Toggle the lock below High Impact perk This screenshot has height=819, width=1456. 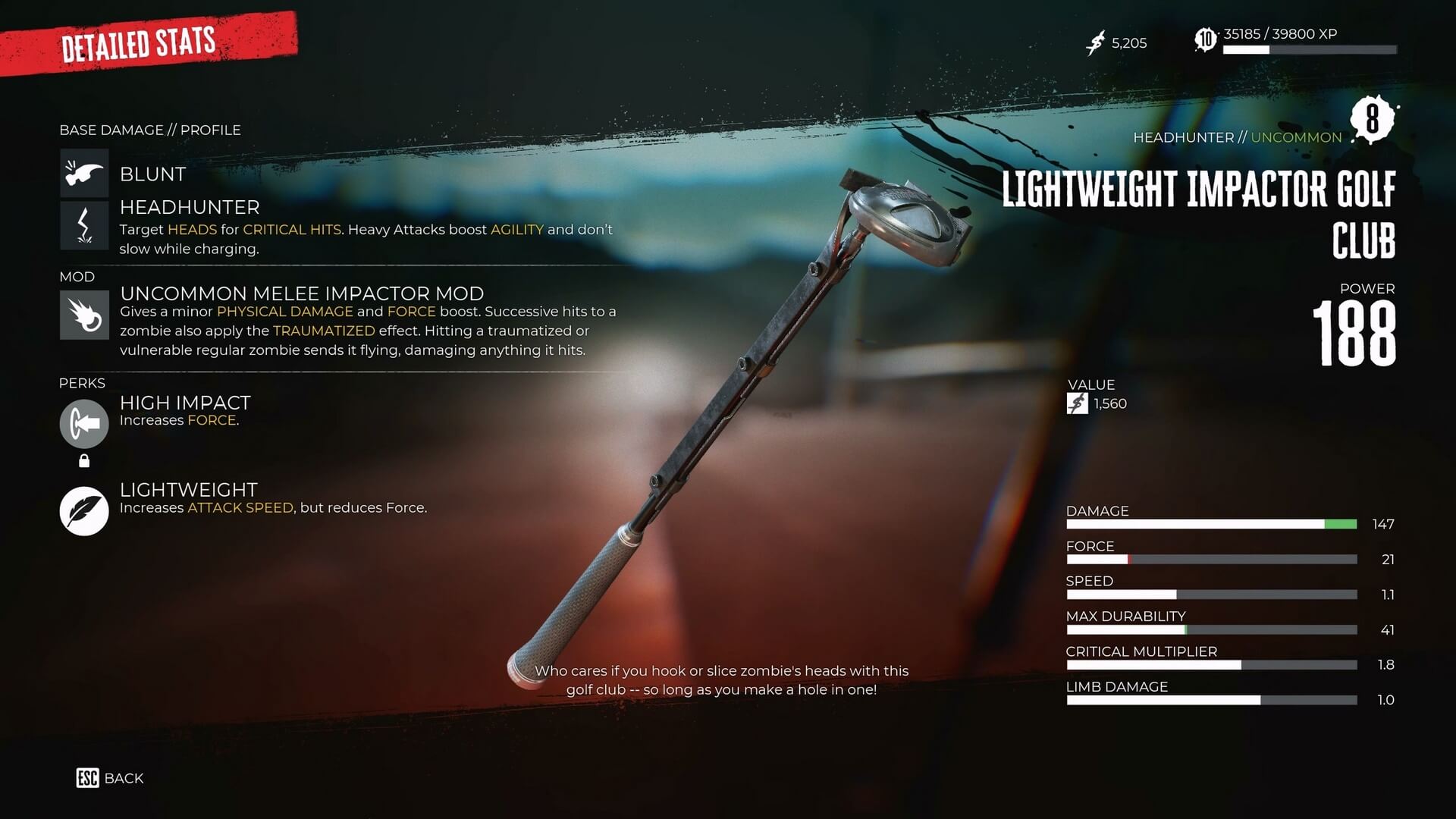click(x=83, y=460)
